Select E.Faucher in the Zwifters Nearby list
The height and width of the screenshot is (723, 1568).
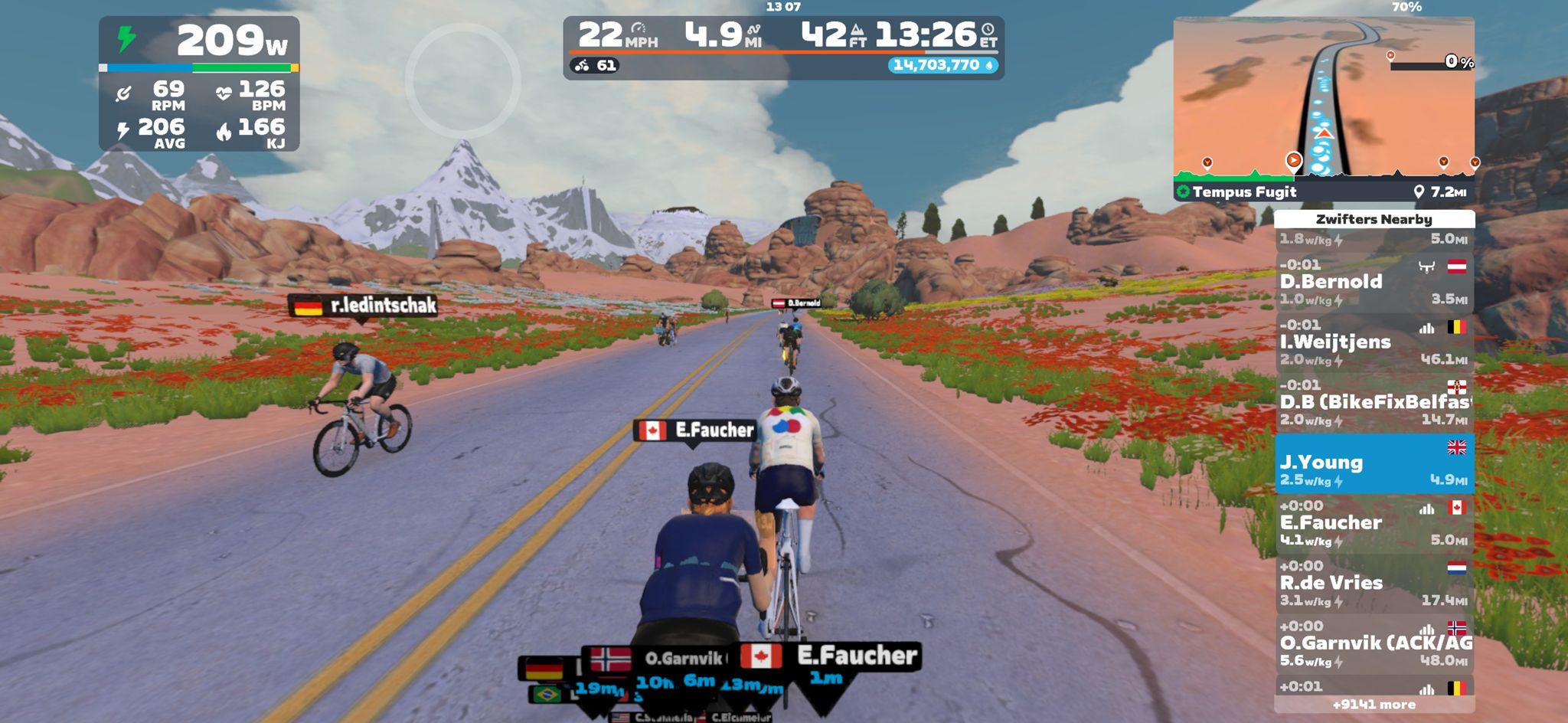coord(1374,523)
